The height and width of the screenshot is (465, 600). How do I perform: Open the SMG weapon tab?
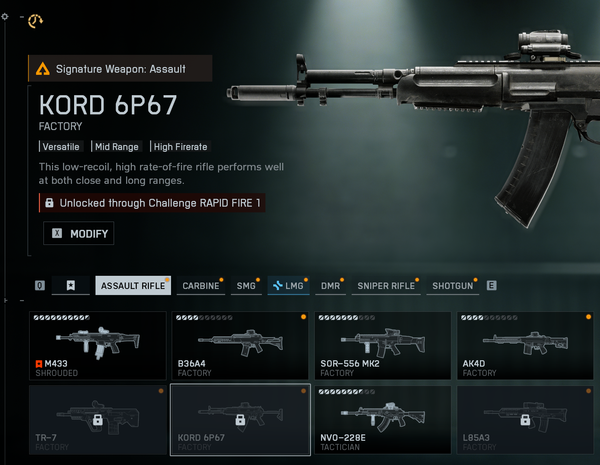coord(246,286)
